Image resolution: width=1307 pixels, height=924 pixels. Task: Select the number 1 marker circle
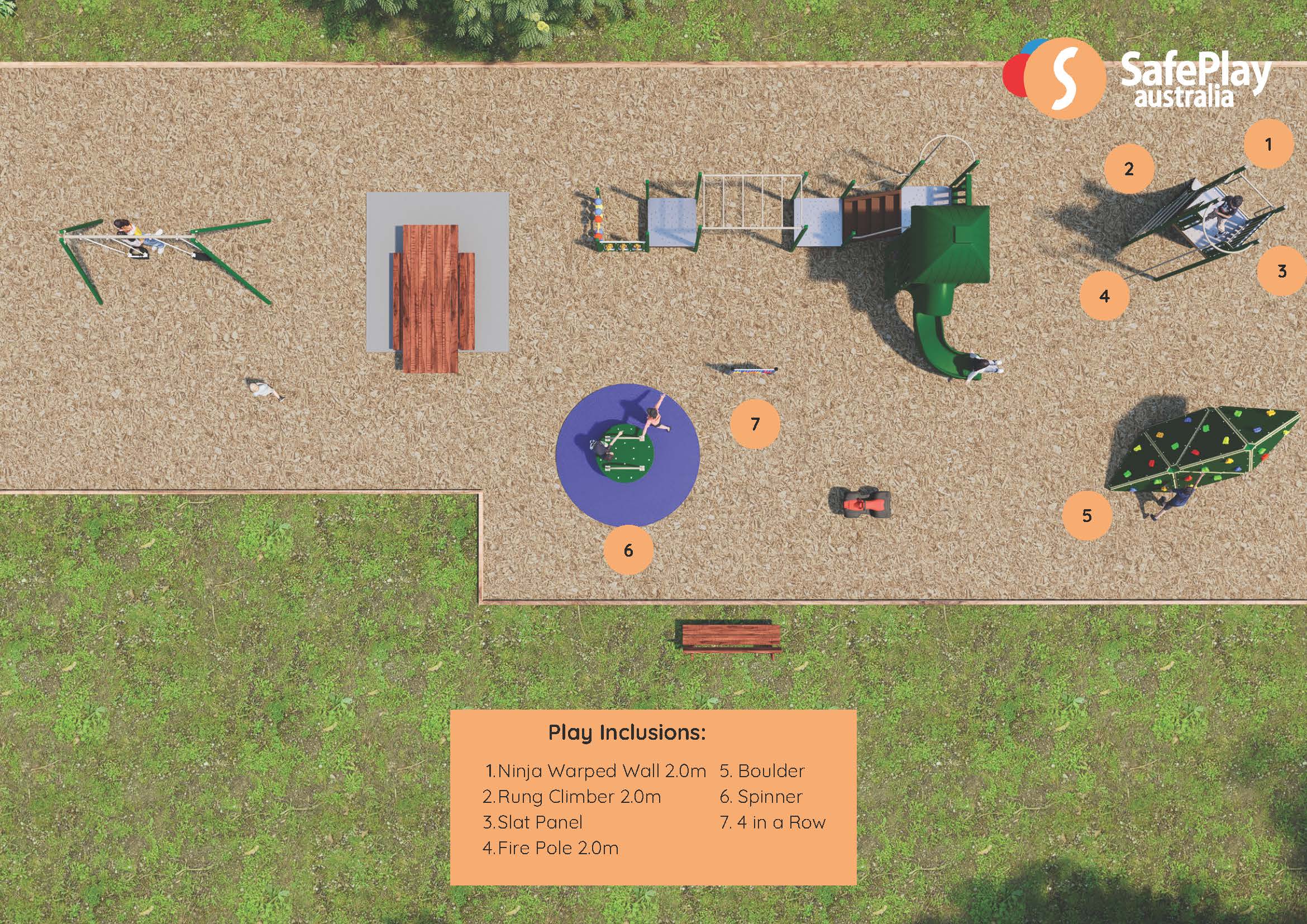click(x=1268, y=144)
